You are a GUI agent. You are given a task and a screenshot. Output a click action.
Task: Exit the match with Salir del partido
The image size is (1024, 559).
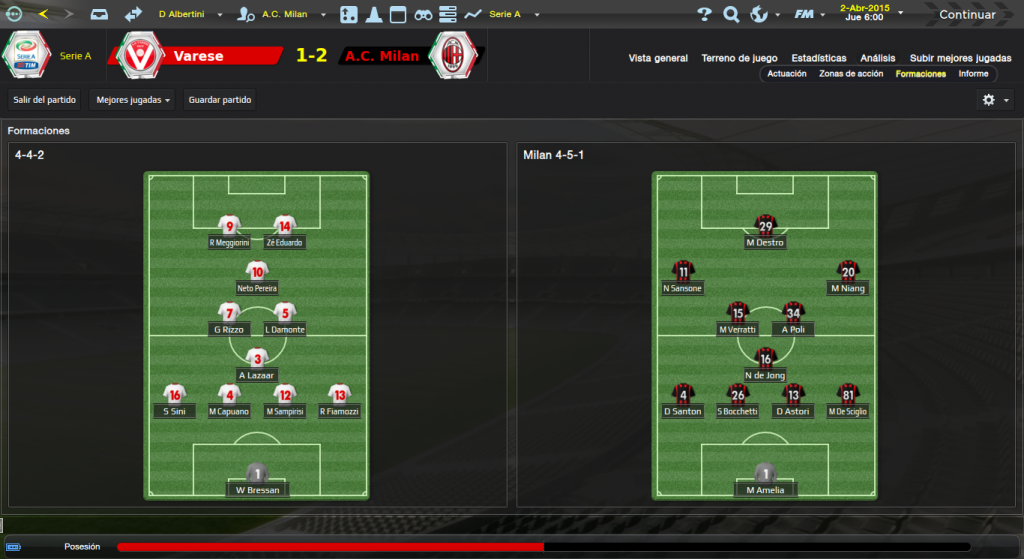(x=44, y=100)
